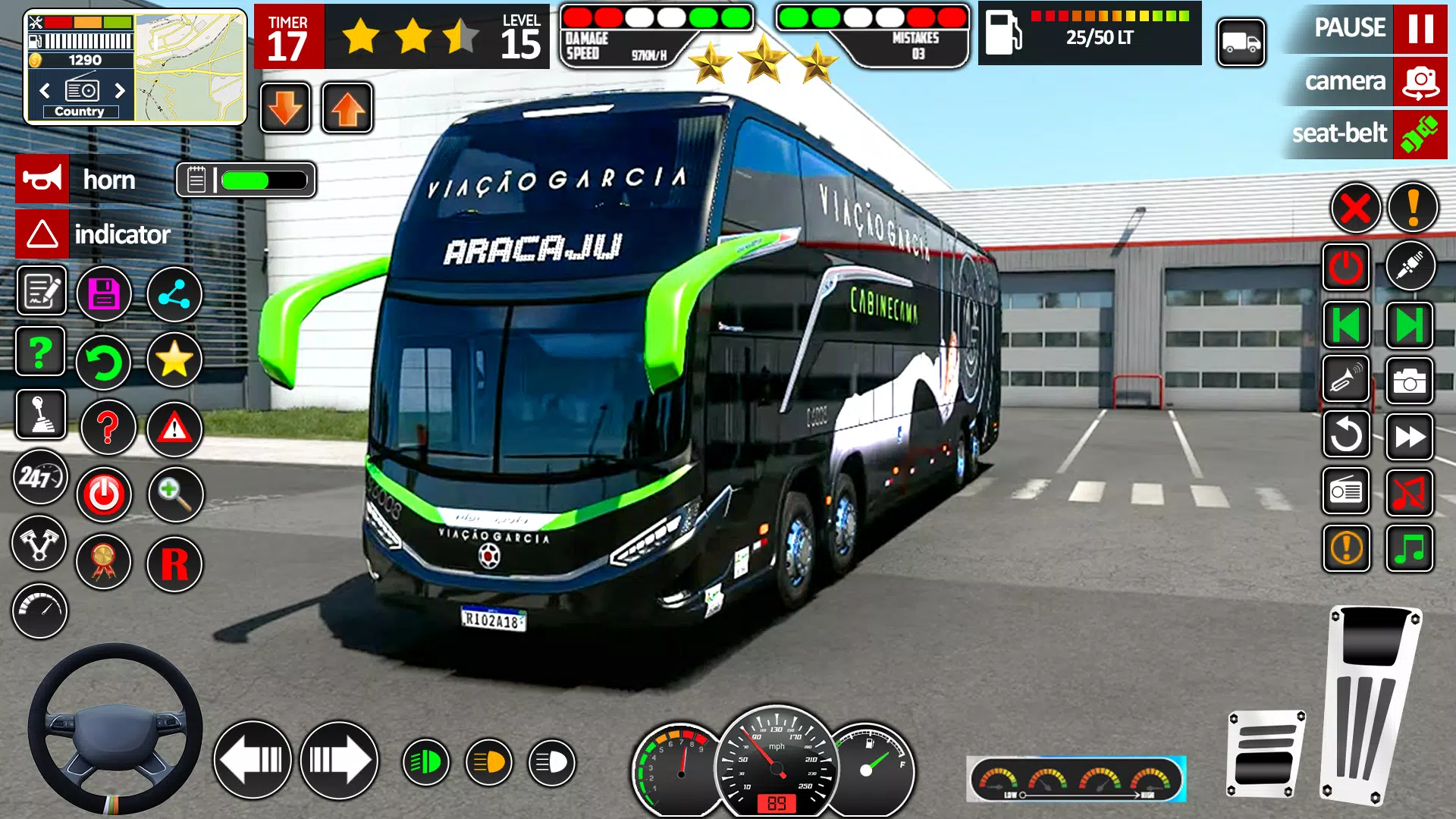Steer left with the left arrow
The width and height of the screenshot is (1456, 819).
253,760
